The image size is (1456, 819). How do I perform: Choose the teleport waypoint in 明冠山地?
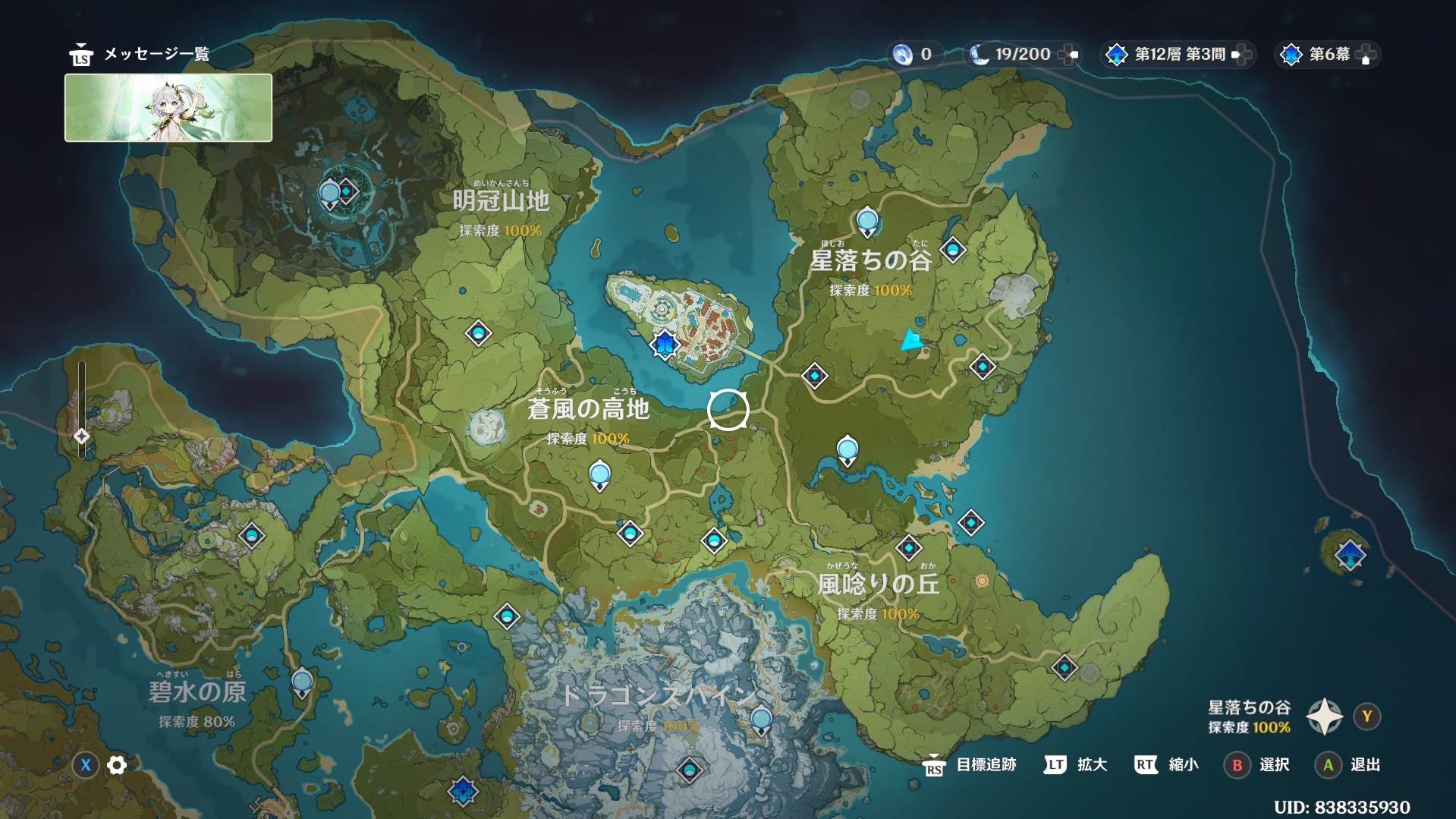[478, 332]
